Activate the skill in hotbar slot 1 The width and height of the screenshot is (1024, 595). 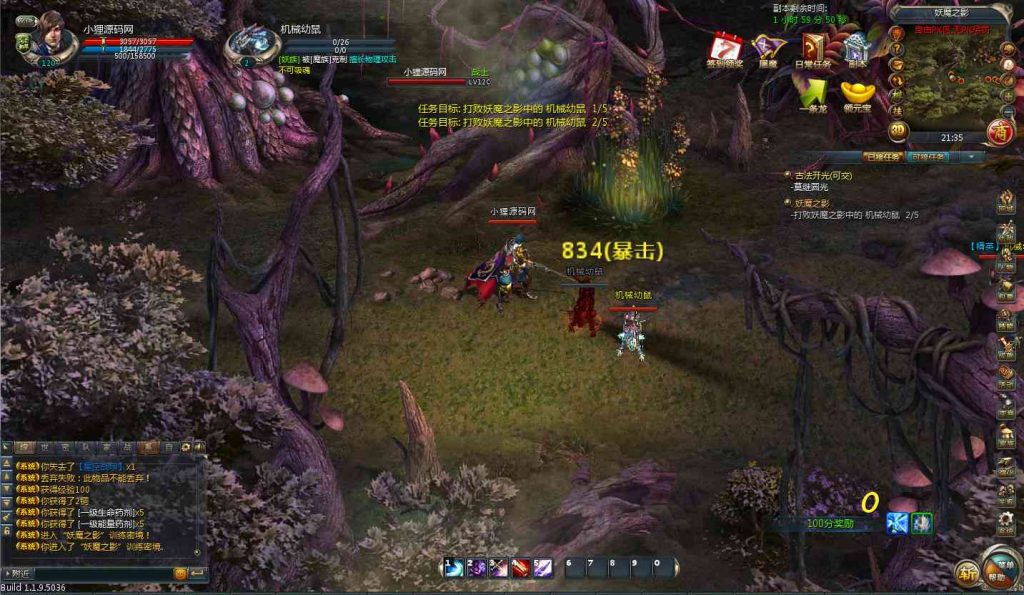click(x=454, y=568)
